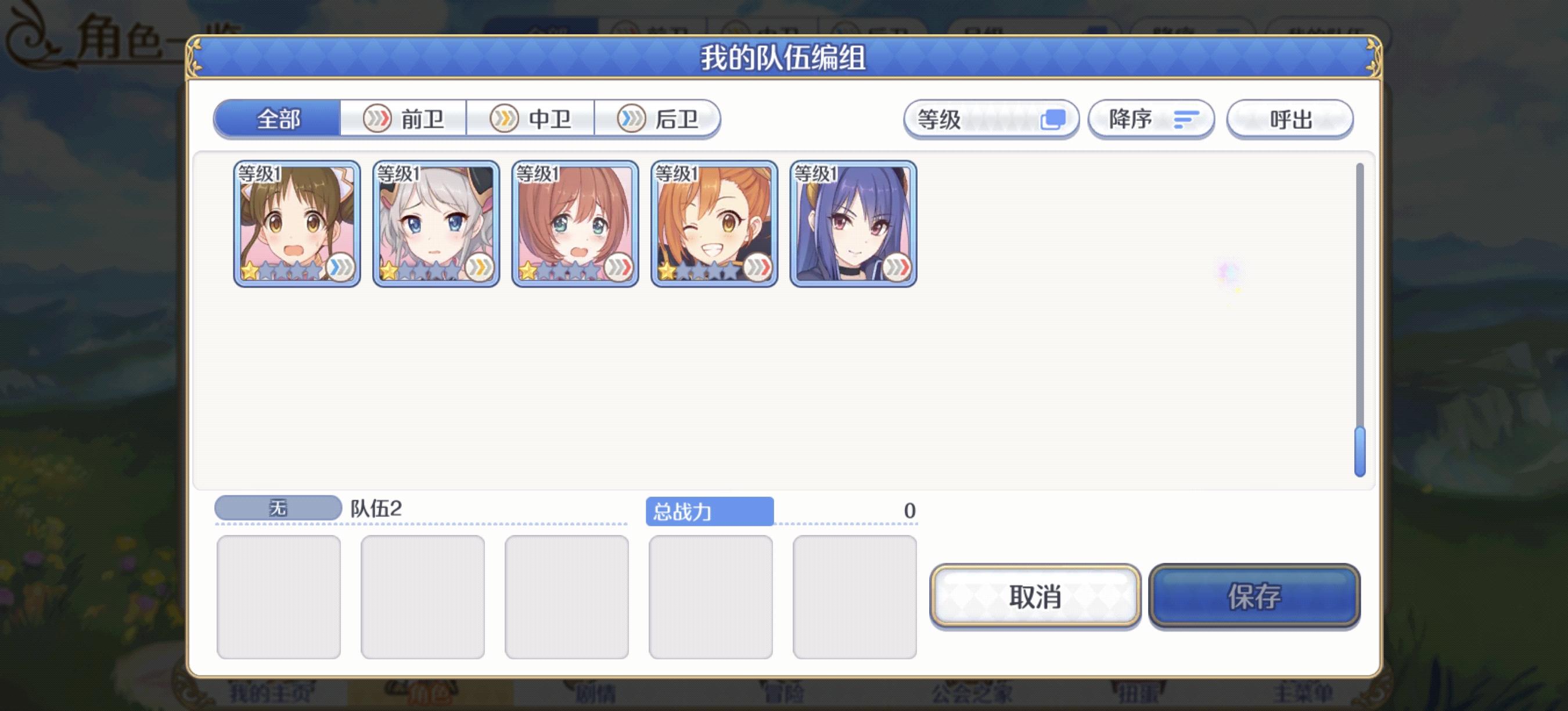The width and height of the screenshot is (1568, 711).
Task: Click the 取消 cancel button
Action: [x=1036, y=597]
